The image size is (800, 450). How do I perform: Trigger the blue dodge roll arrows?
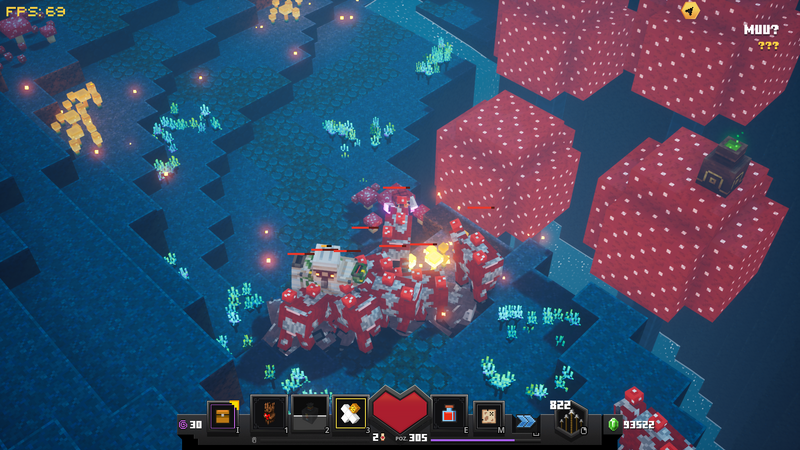click(x=525, y=421)
